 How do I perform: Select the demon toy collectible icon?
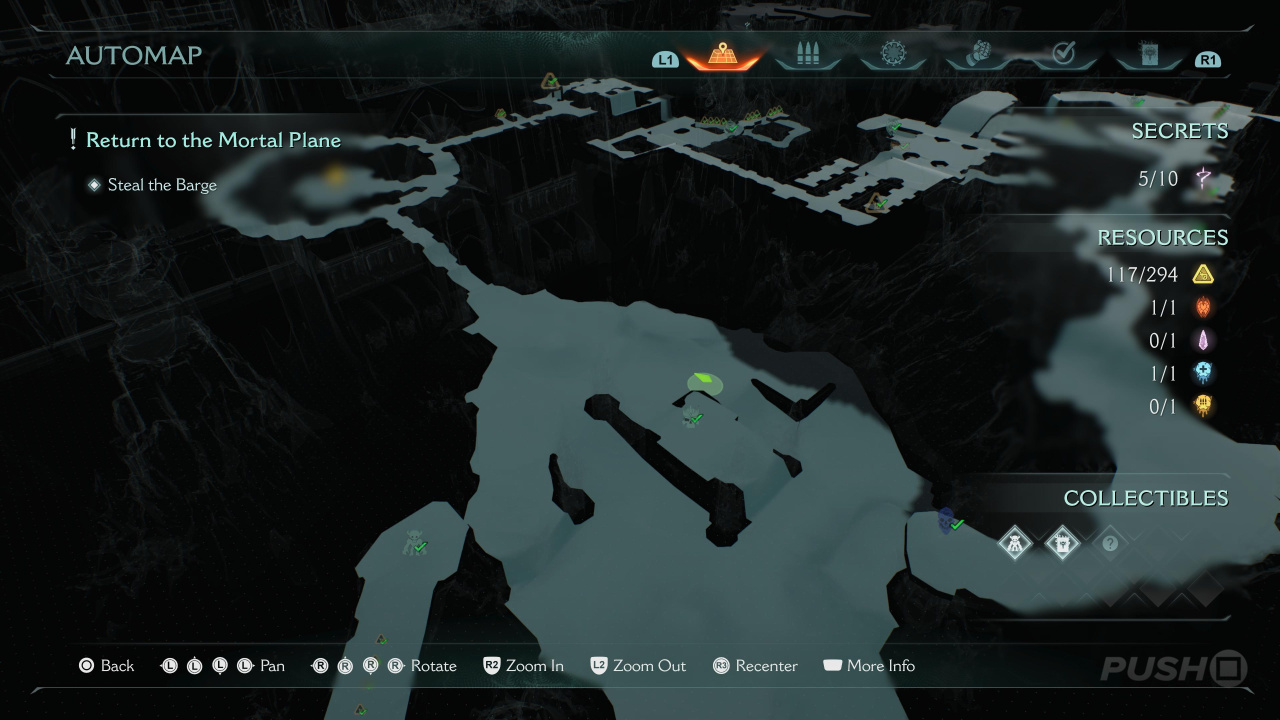point(1015,543)
